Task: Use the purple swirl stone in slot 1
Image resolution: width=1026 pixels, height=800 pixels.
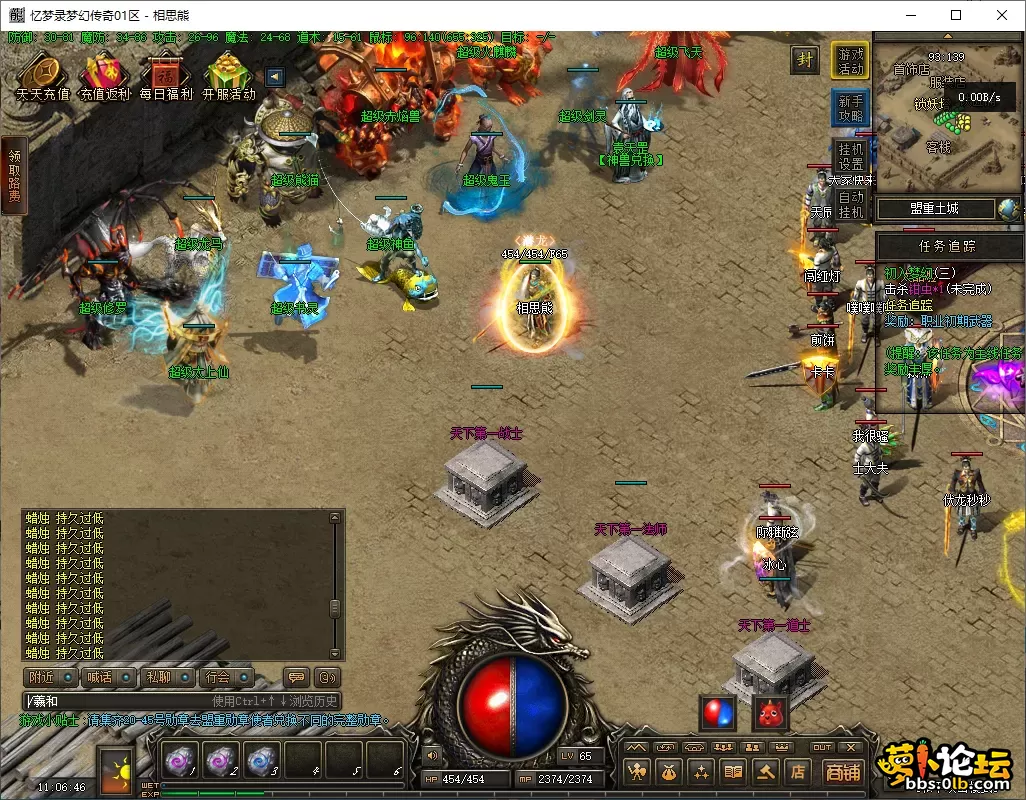Action: pyautogui.click(x=176, y=760)
